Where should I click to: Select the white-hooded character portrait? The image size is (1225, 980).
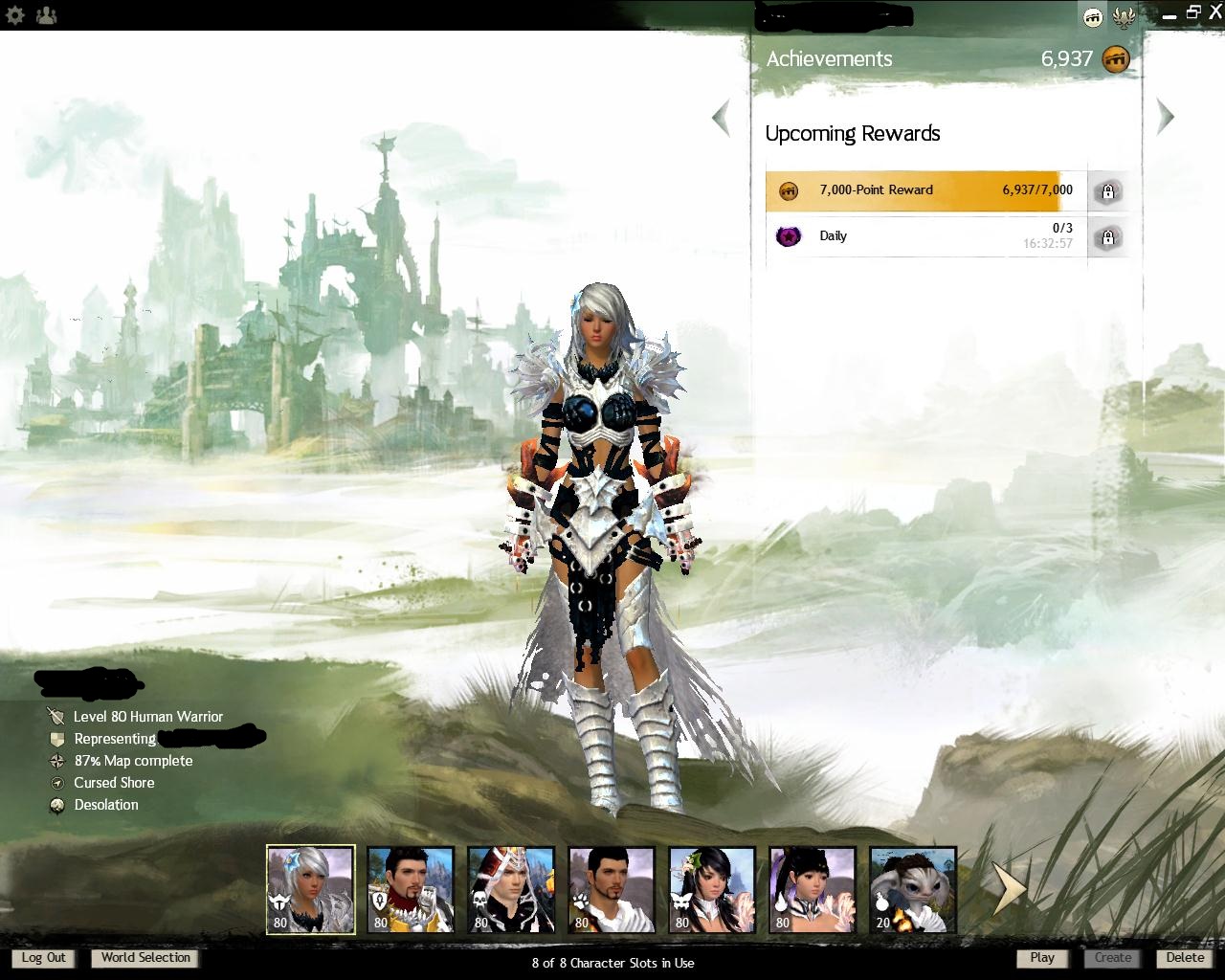pos(511,889)
